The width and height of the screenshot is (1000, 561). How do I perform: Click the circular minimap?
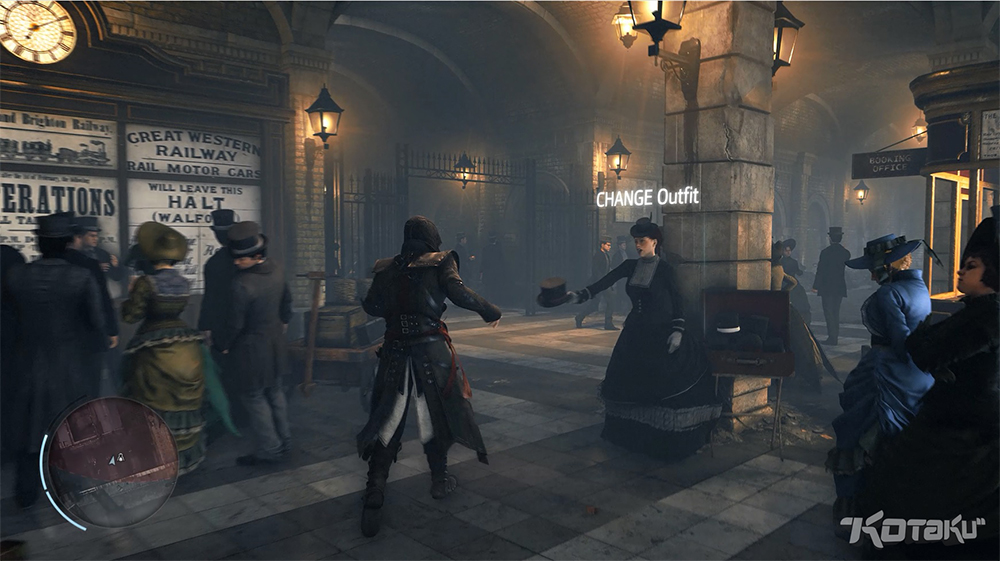[x=111, y=461]
